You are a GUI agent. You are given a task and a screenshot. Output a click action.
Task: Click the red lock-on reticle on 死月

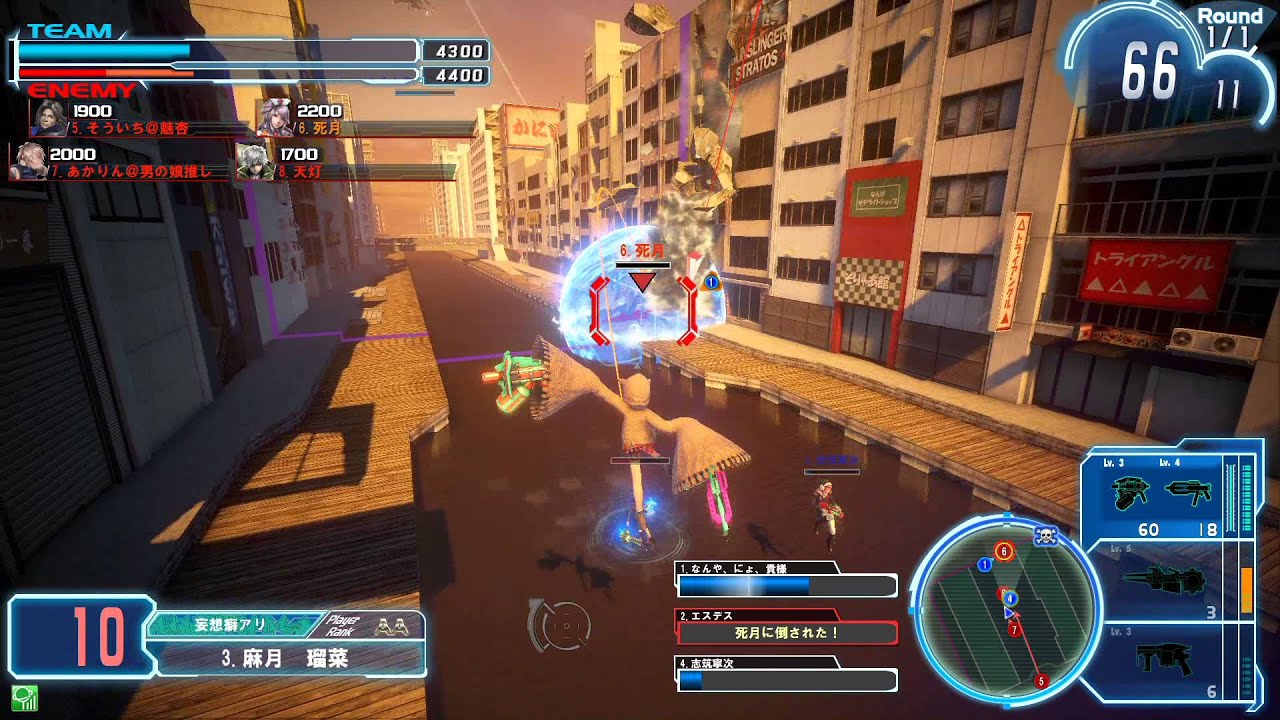coord(643,310)
